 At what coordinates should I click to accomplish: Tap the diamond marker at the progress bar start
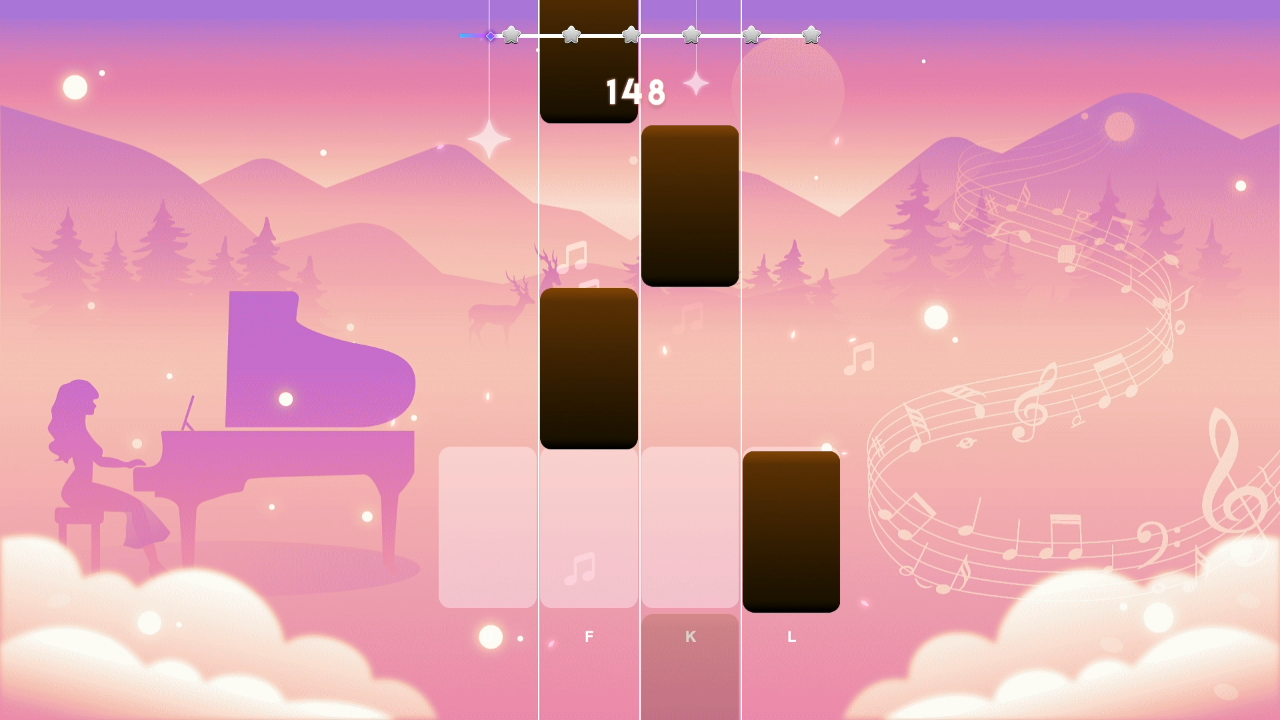pyautogui.click(x=488, y=33)
